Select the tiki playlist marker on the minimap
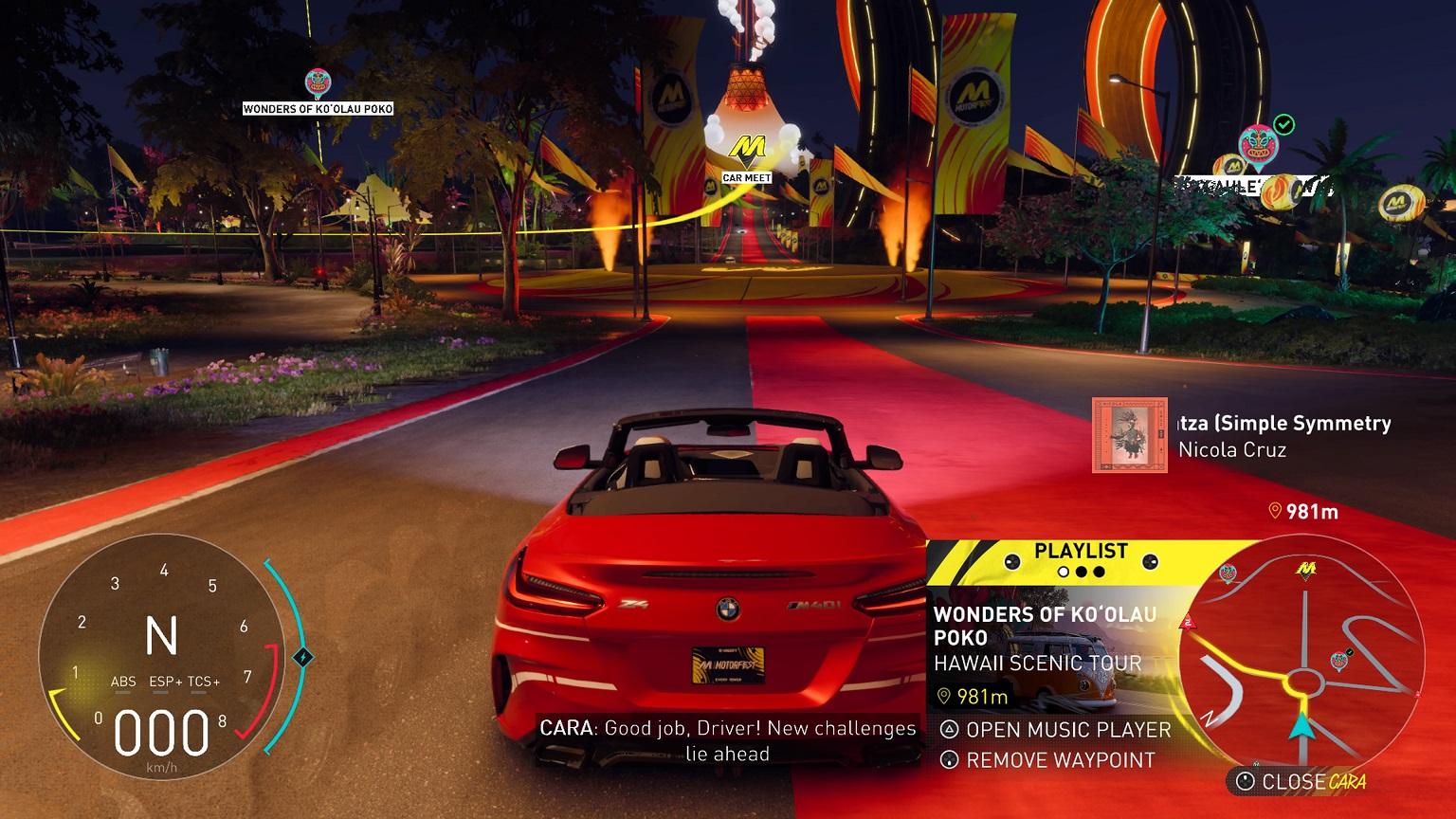This screenshot has width=1456, height=819. tap(1228, 571)
